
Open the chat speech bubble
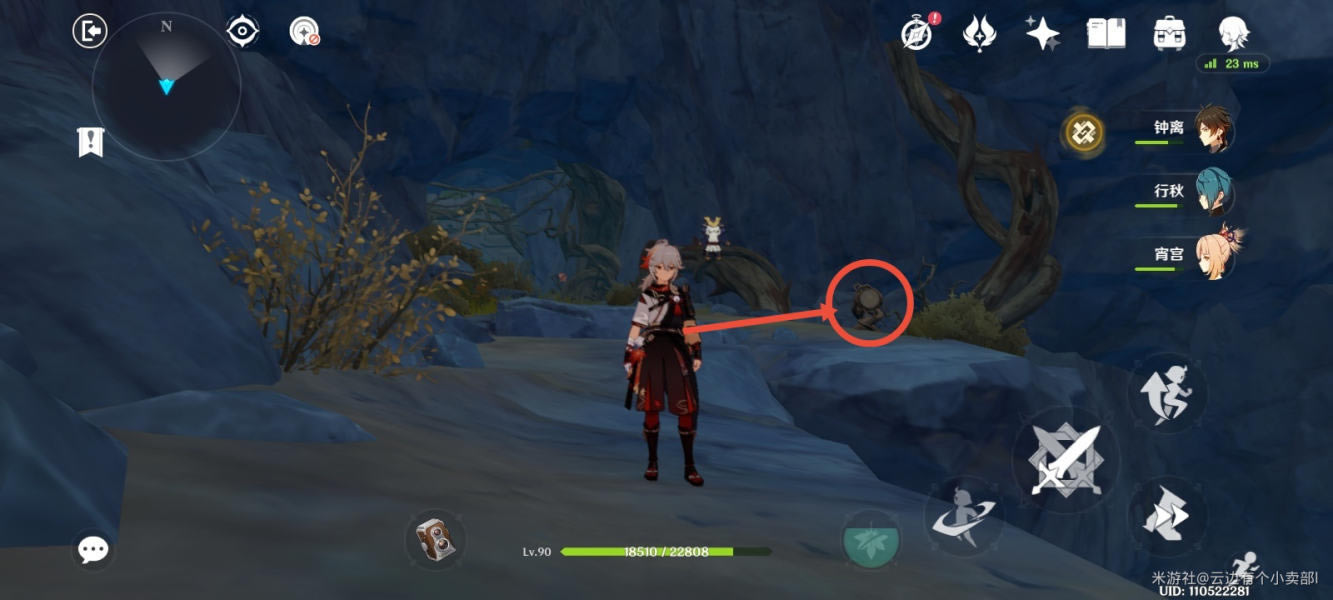point(93,549)
